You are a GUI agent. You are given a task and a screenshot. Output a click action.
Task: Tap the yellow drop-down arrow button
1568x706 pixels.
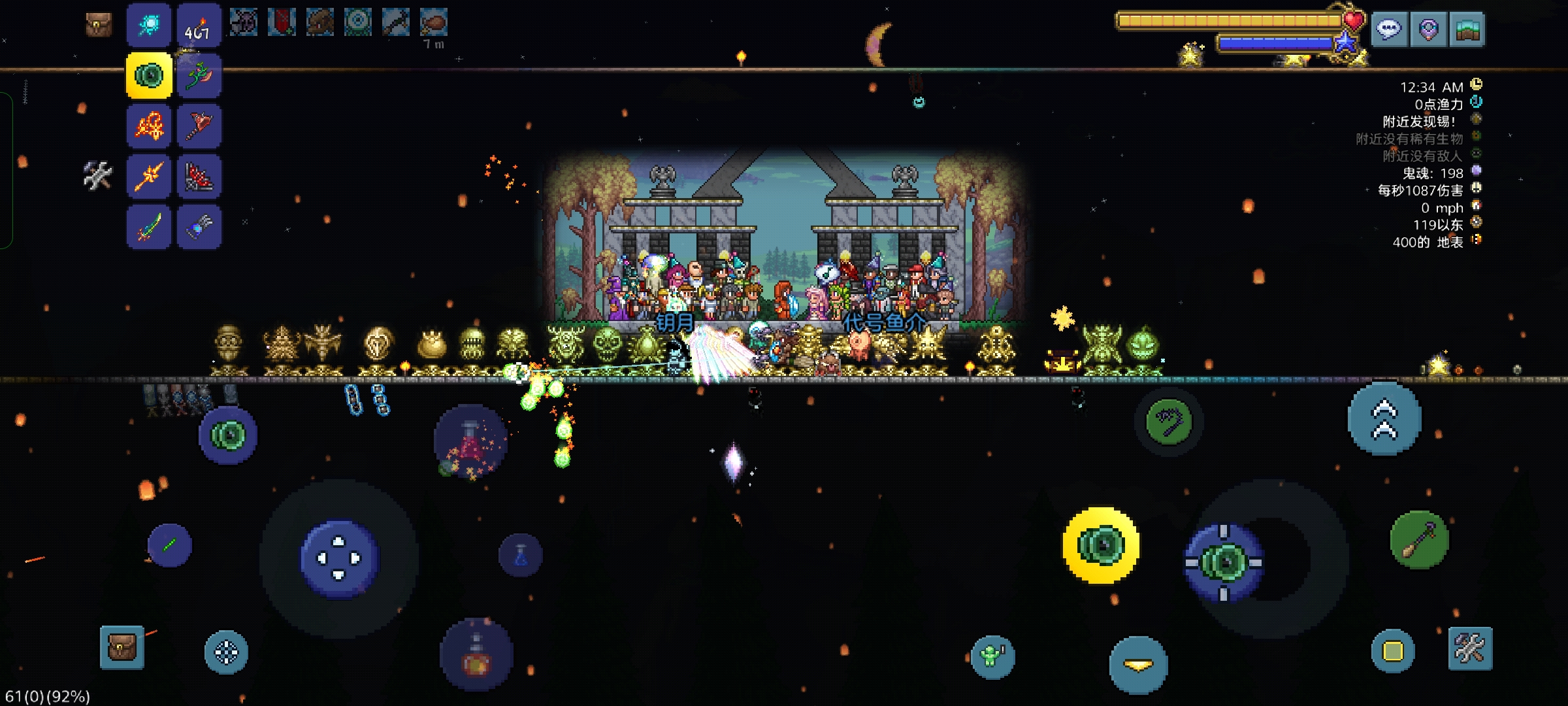(1138, 665)
